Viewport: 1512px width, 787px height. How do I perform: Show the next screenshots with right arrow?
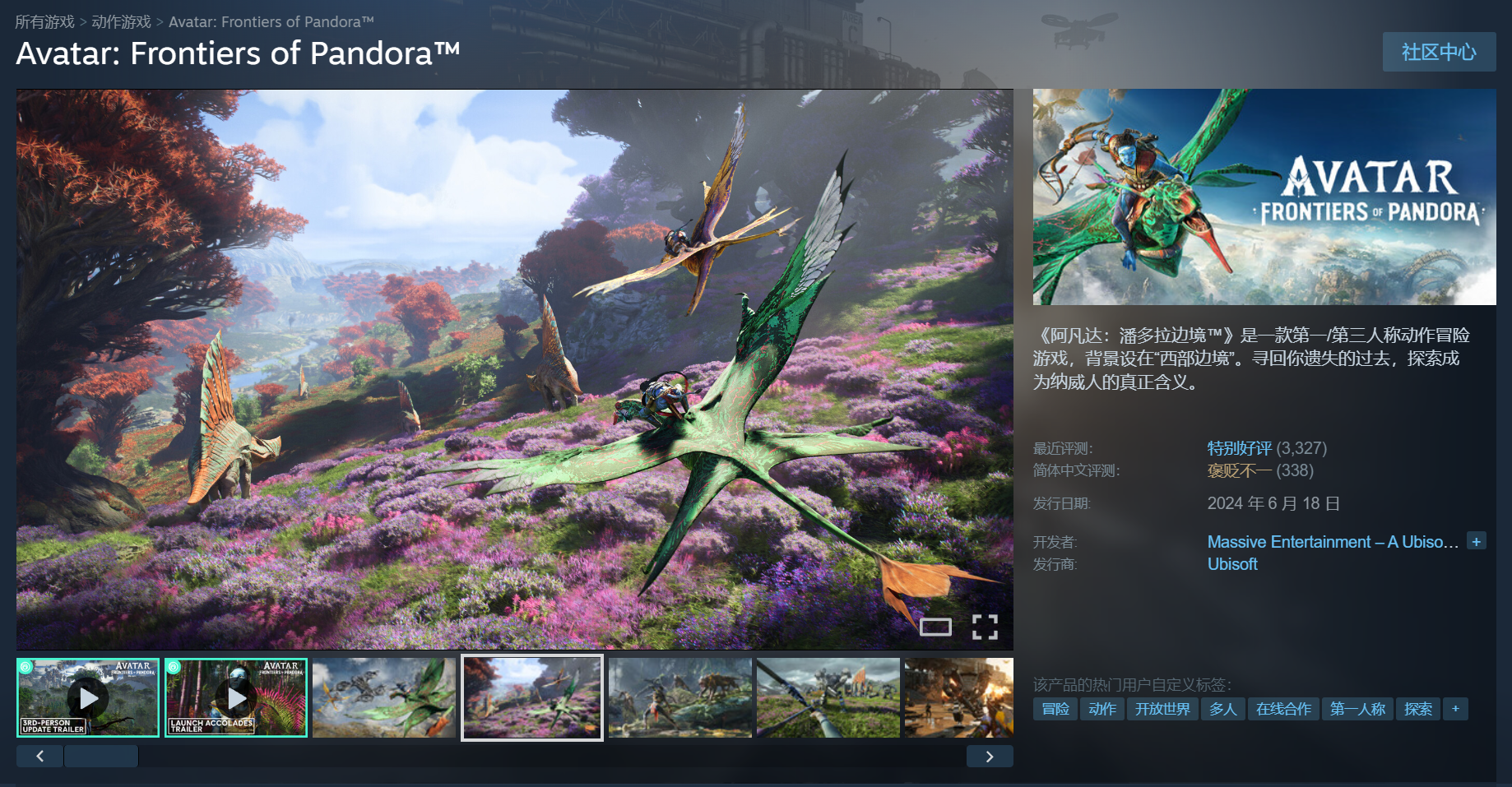990,757
